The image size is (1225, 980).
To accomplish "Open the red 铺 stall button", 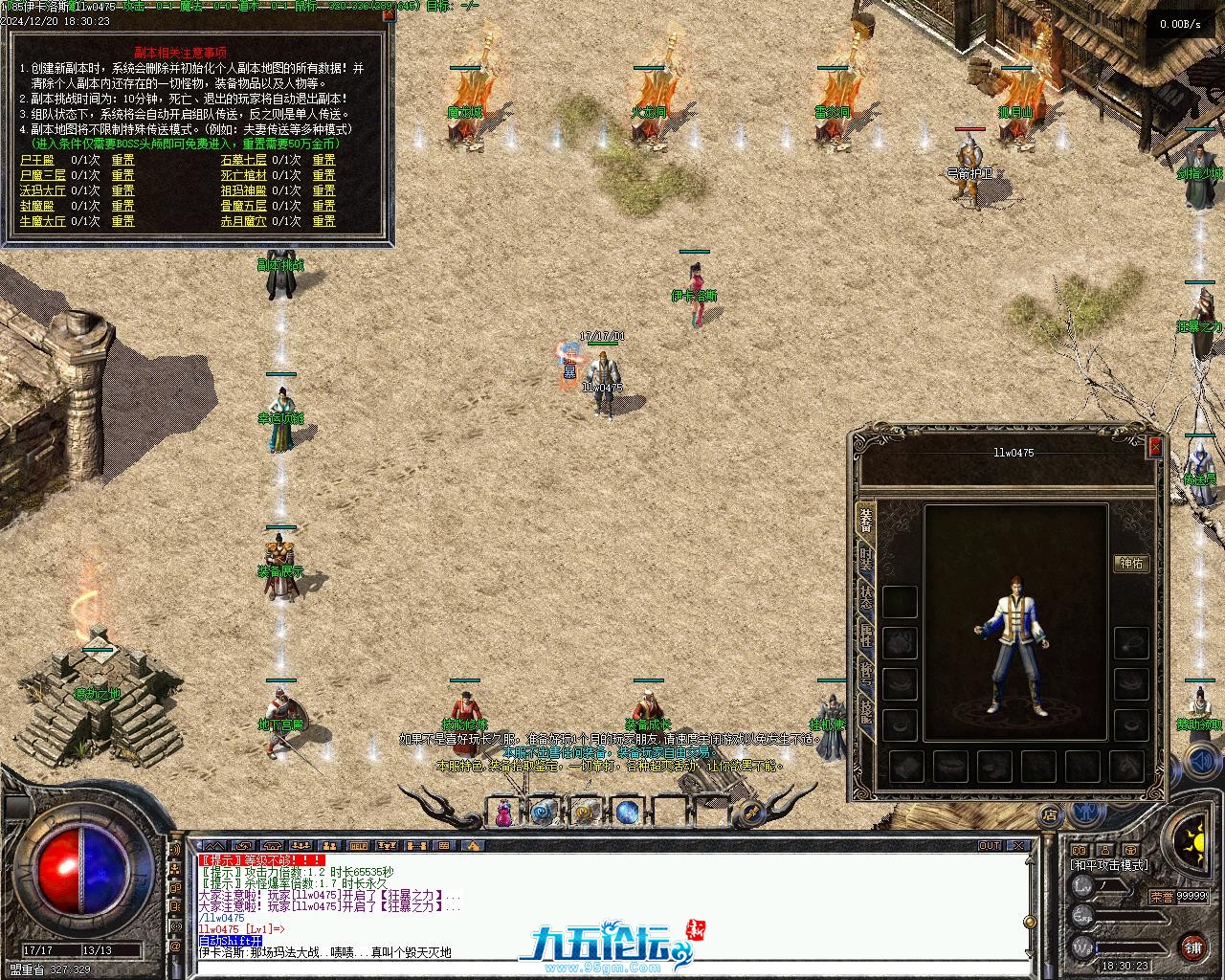I will click(1192, 947).
